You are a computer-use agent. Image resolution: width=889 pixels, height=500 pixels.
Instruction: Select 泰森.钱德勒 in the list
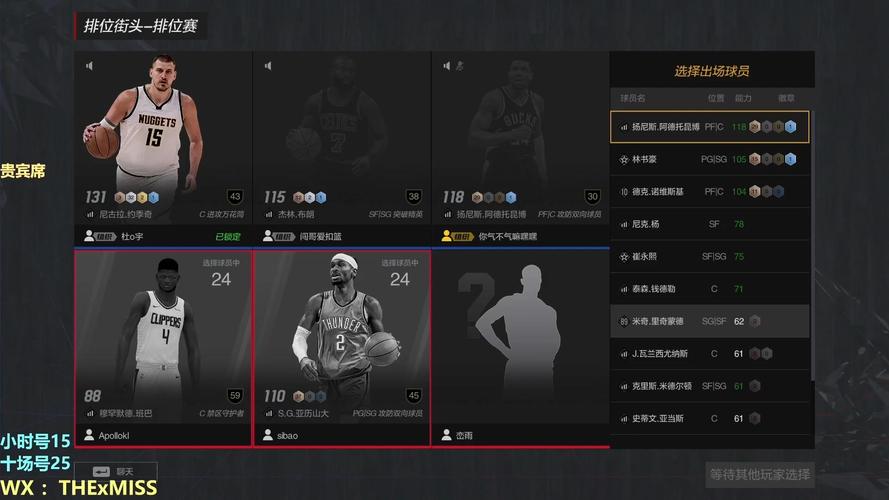tap(709, 289)
